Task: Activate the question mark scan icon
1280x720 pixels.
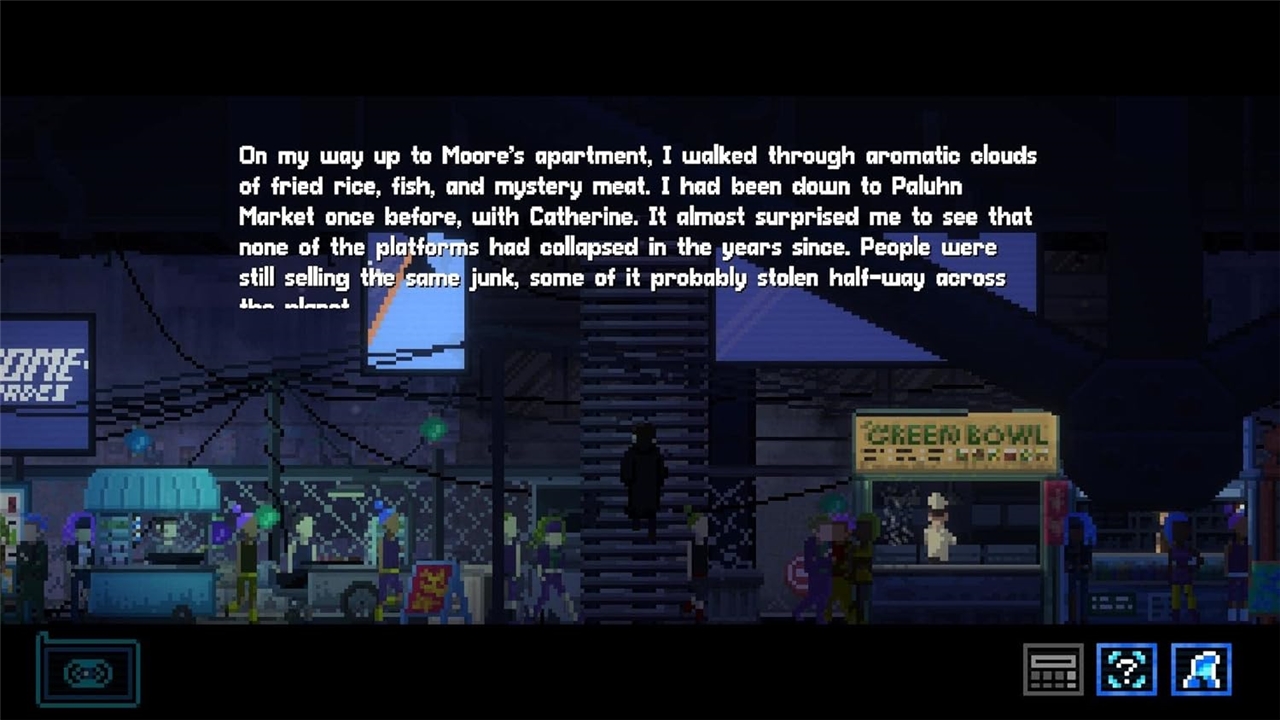Action: (x=1127, y=669)
